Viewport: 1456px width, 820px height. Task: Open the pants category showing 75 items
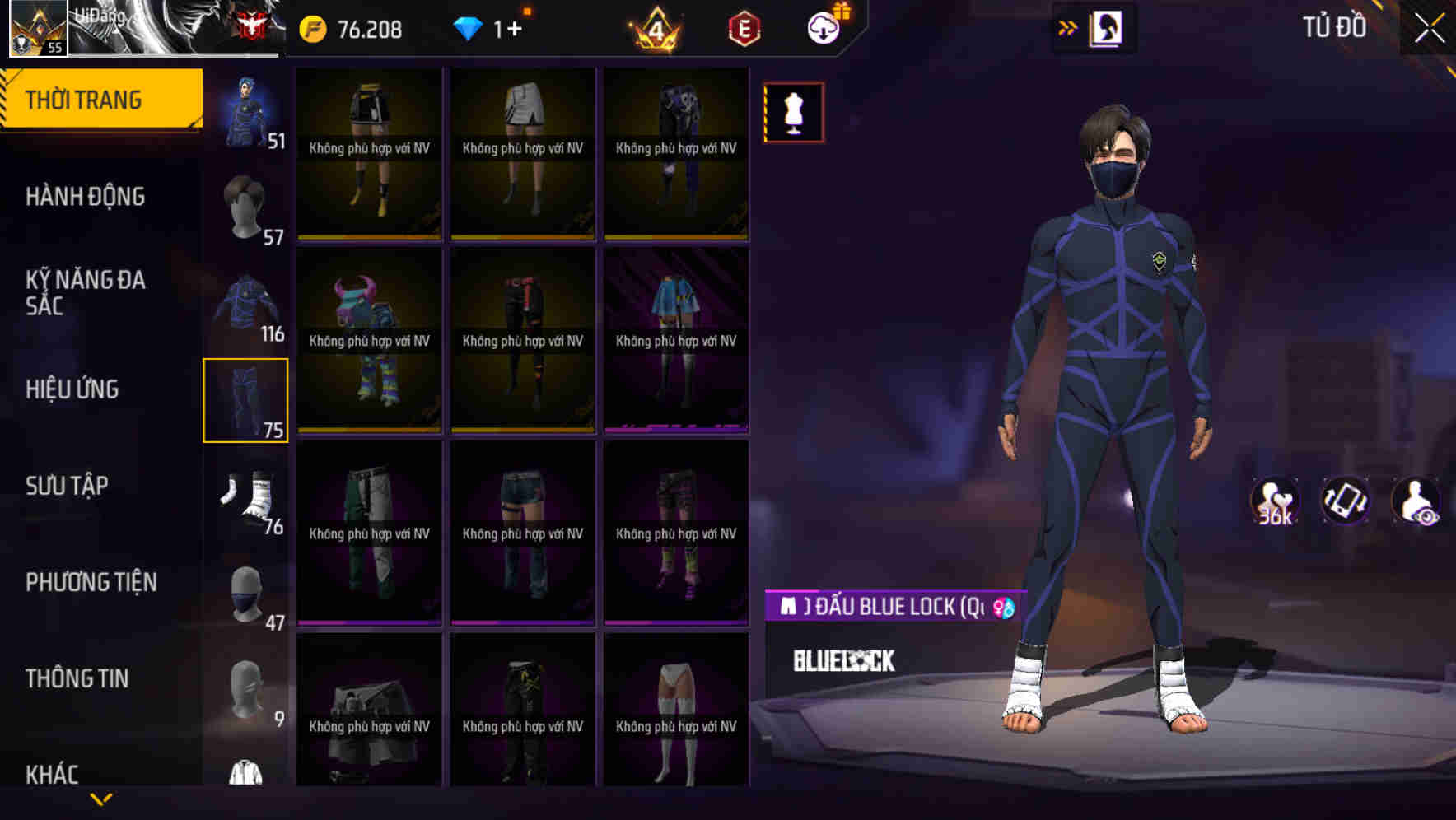(245, 398)
